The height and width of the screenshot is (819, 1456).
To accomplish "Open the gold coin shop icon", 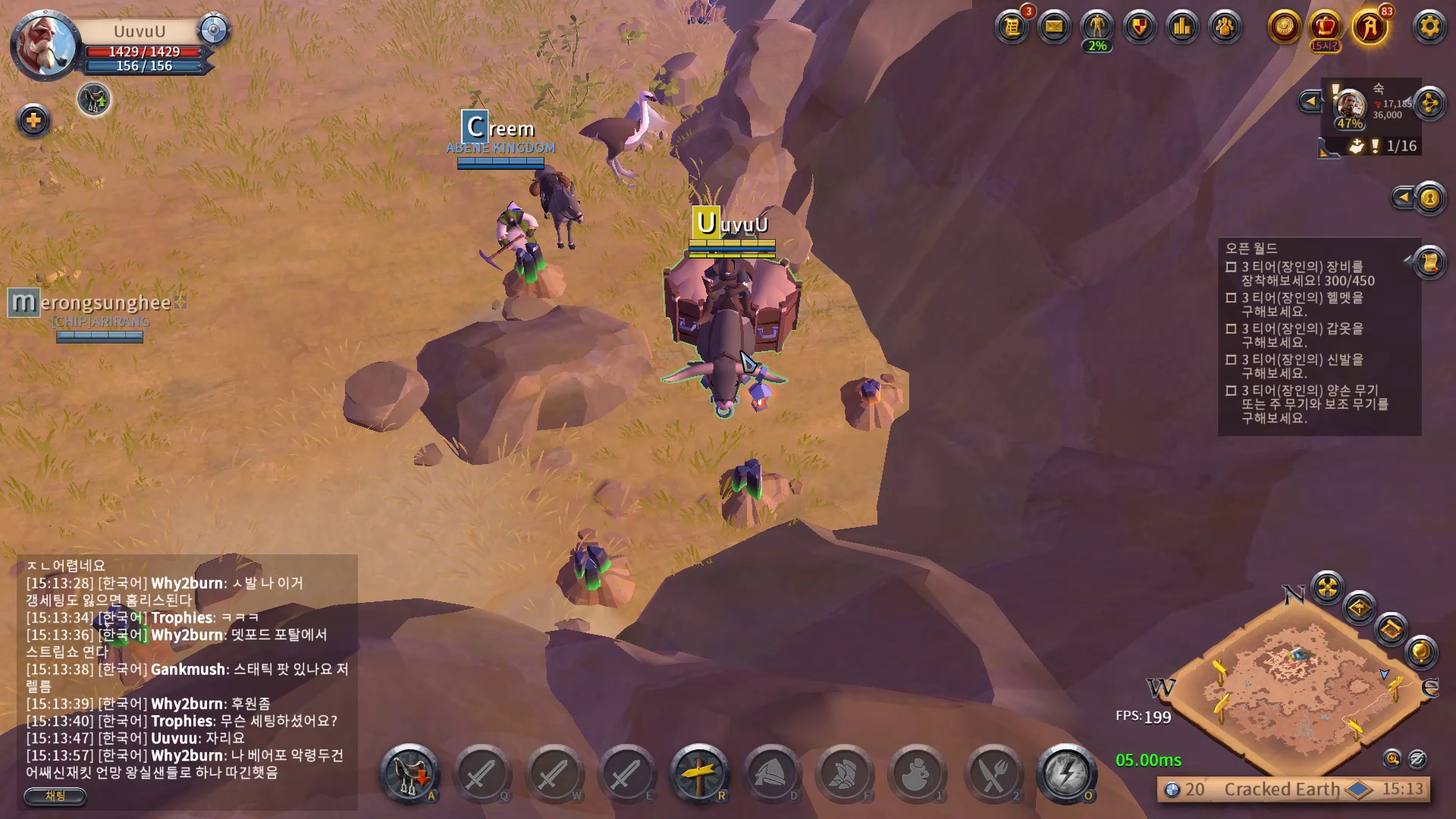I will click(x=1284, y=27).
